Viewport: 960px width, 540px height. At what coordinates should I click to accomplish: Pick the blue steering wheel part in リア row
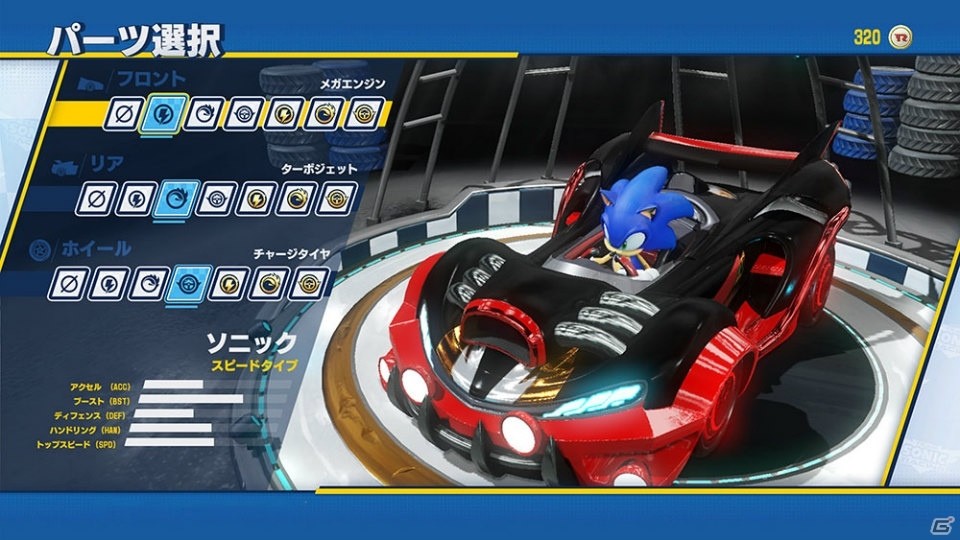[214, 199]
